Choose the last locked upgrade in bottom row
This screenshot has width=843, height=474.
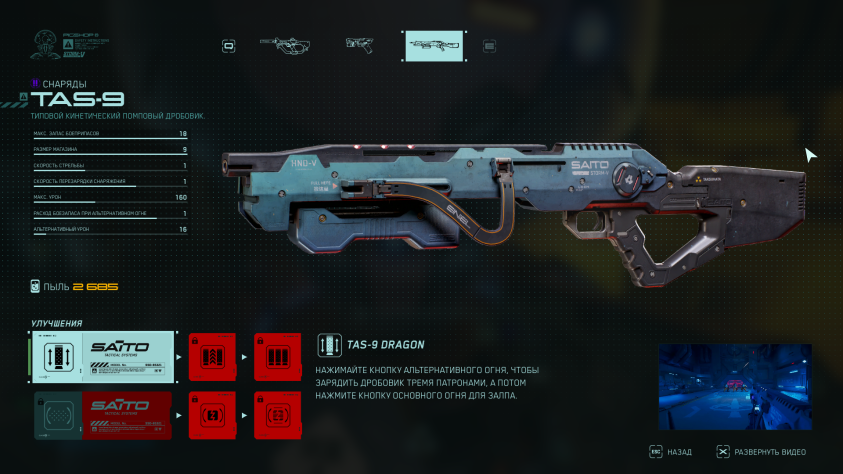[277, 415]
